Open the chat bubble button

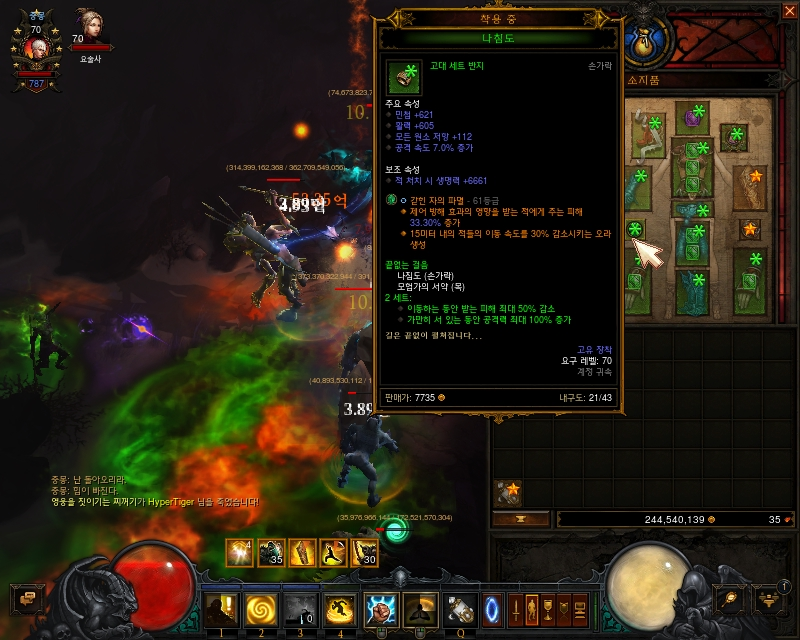tap(26, 598)
